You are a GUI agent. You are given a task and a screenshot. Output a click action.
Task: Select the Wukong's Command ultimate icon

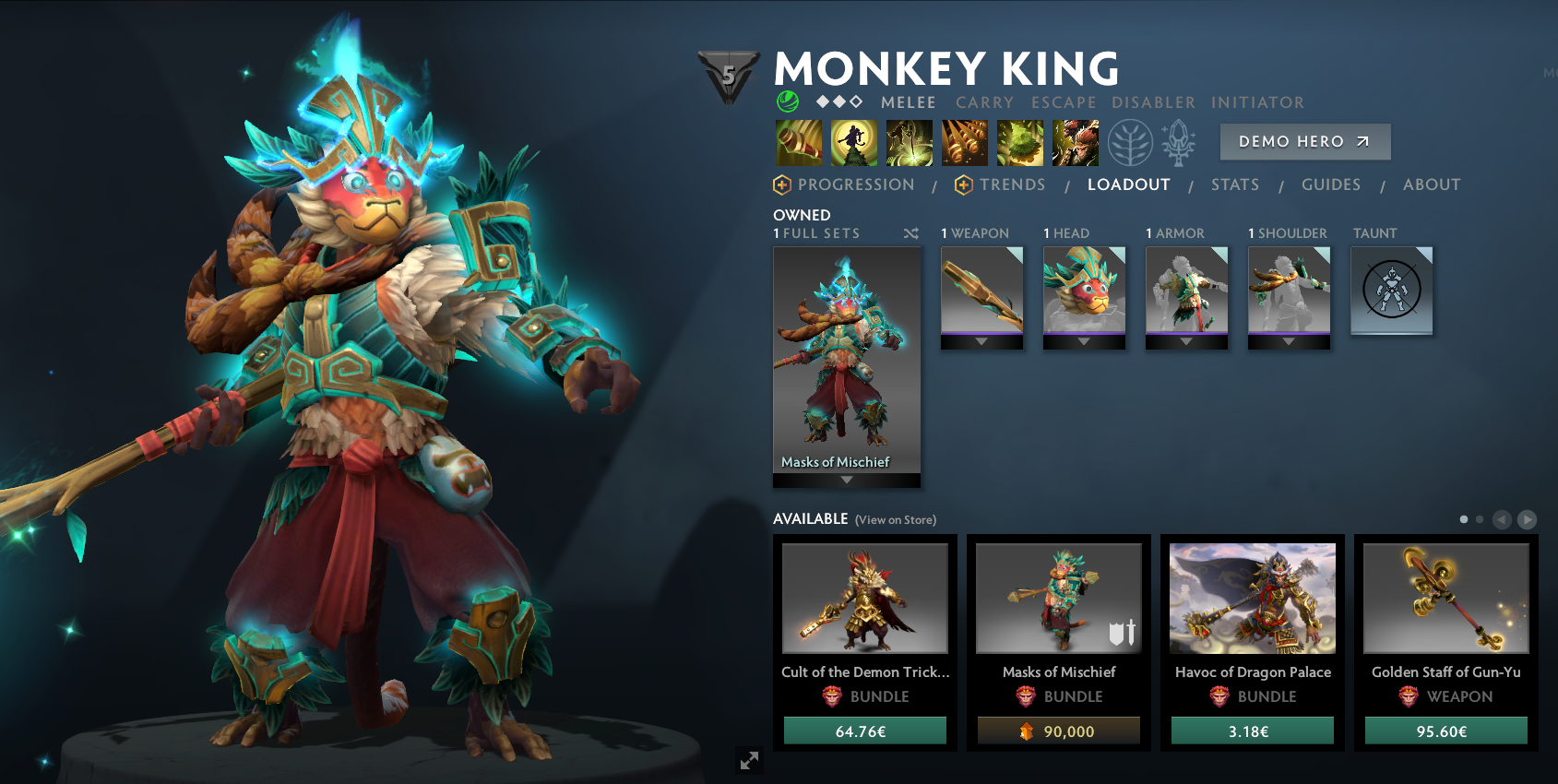[1076, 142]
